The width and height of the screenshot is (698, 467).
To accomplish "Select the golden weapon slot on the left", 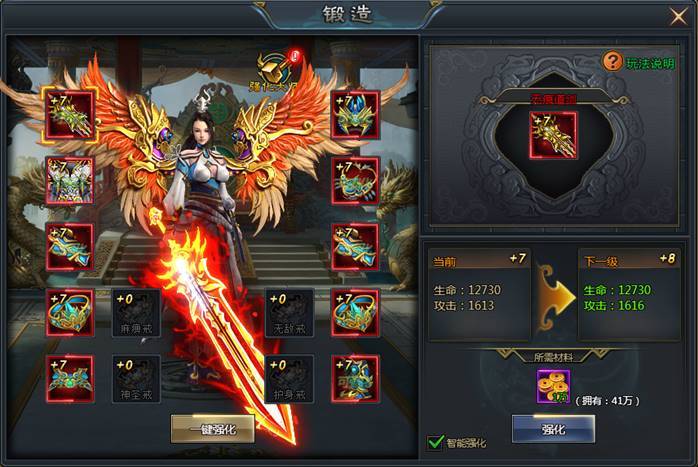I will [70, 114].
